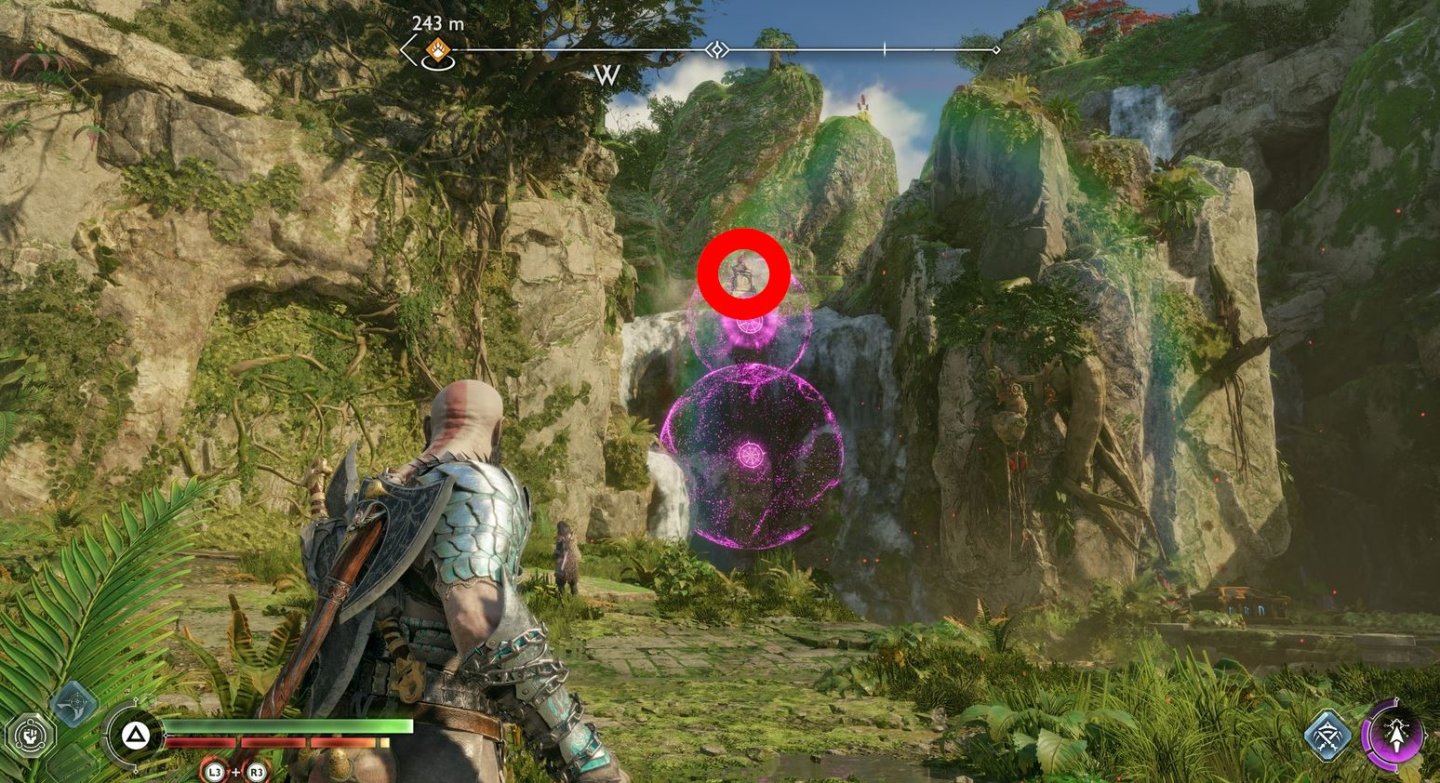Select the orange quest marker on the compass
Image resolution: width=1440 pixels, height=783 pixels.
pyautogui.click(x=439, y=48)
